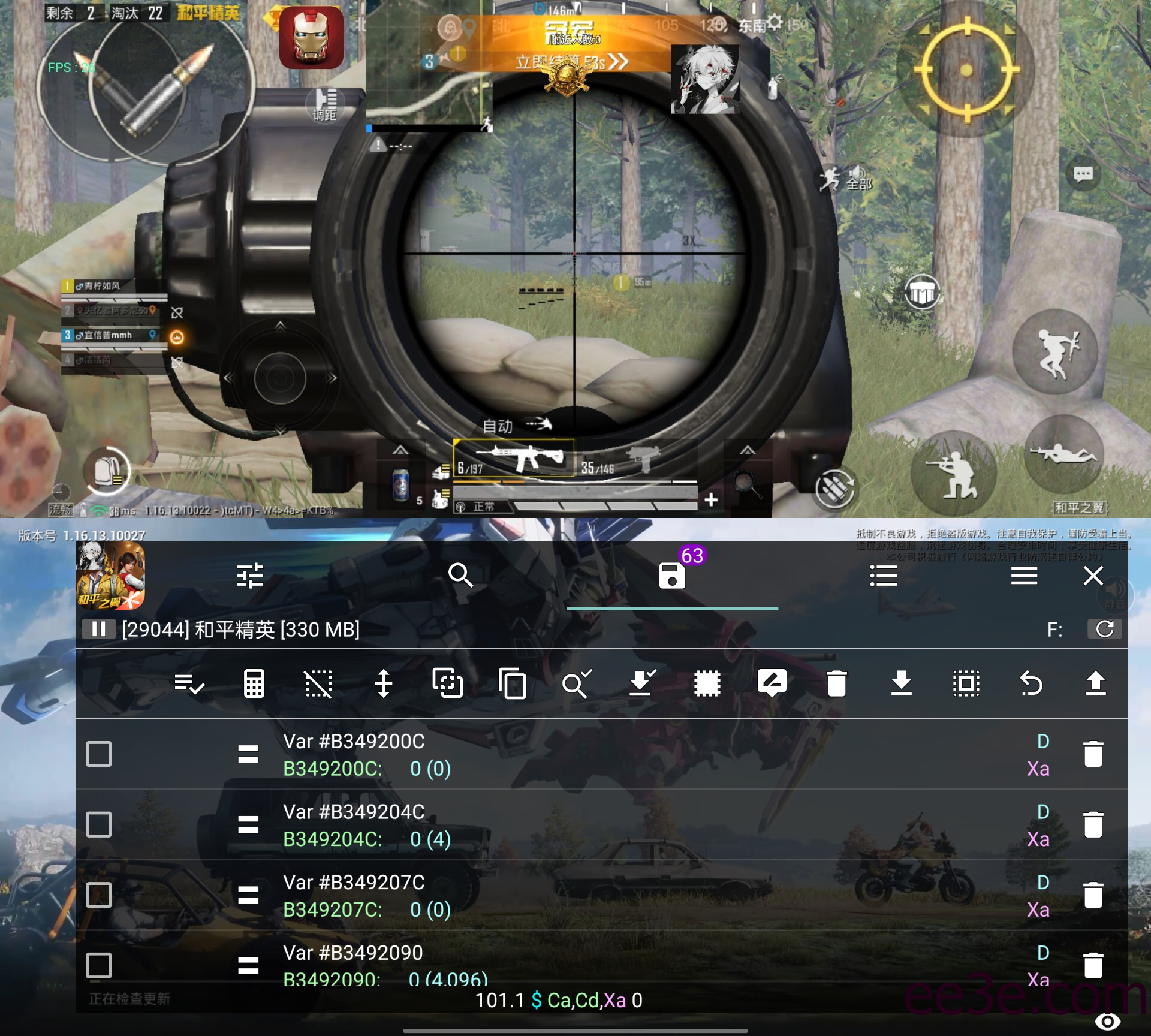Close the GameGuardian overlay panel
The image size is (1151, 1036).
[x=1093, y=576]
